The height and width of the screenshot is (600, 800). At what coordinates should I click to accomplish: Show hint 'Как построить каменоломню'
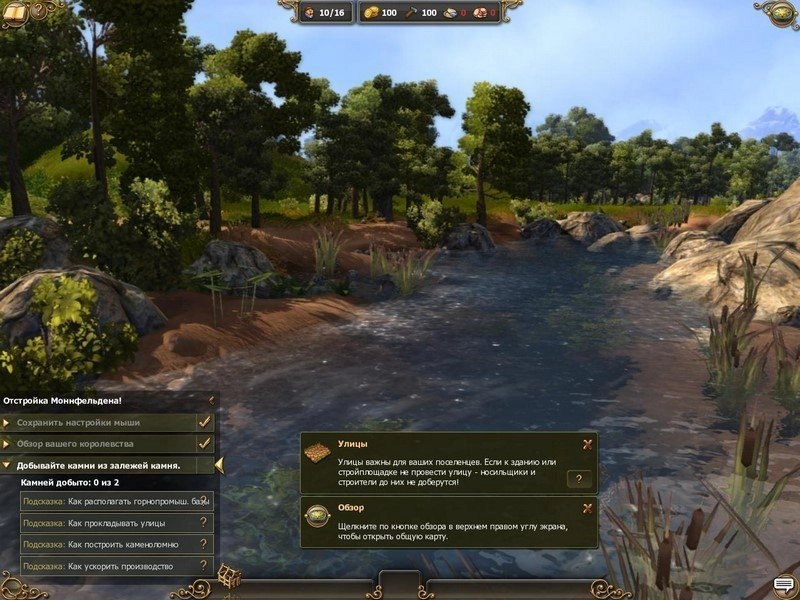(116, 544)
